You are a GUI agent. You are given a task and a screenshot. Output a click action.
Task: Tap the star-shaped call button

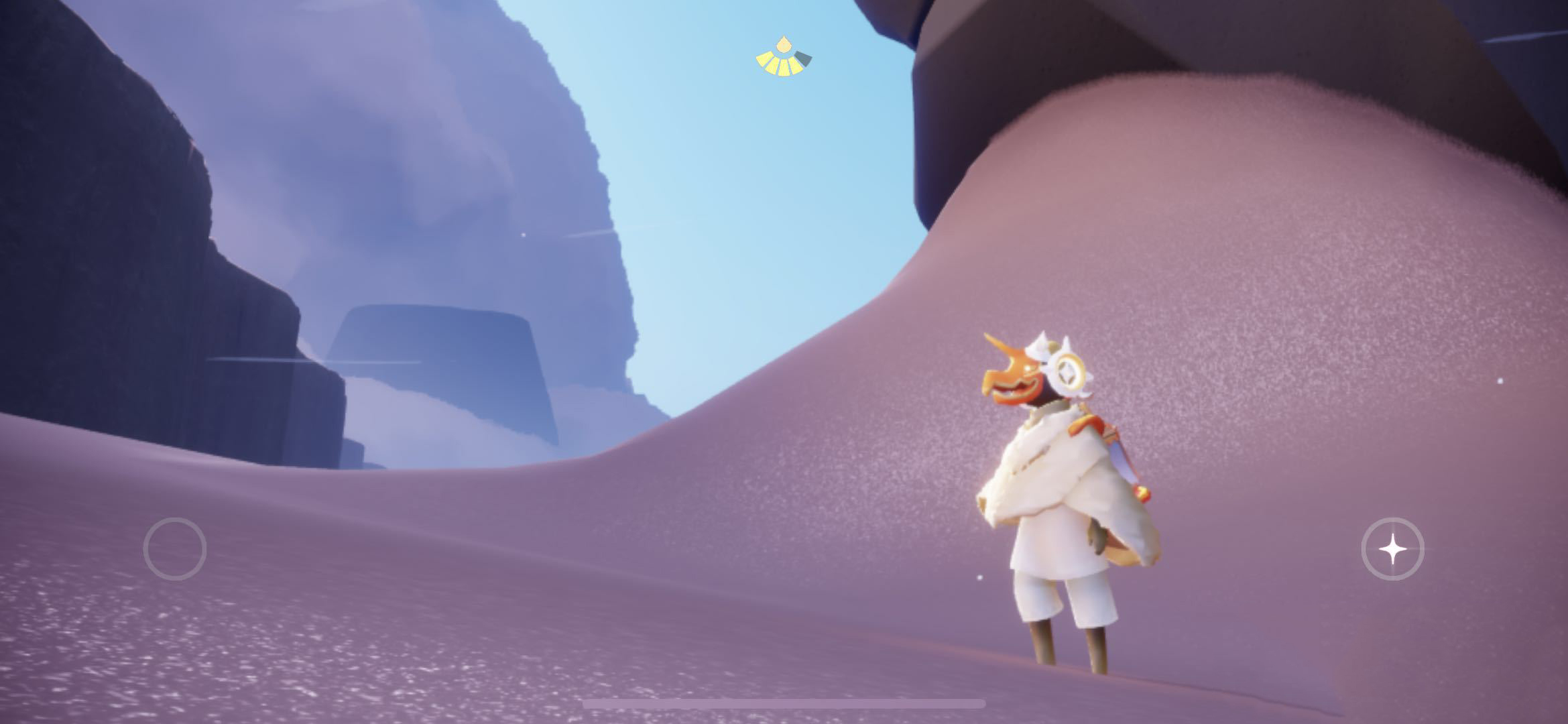[x=1392, y=549]
